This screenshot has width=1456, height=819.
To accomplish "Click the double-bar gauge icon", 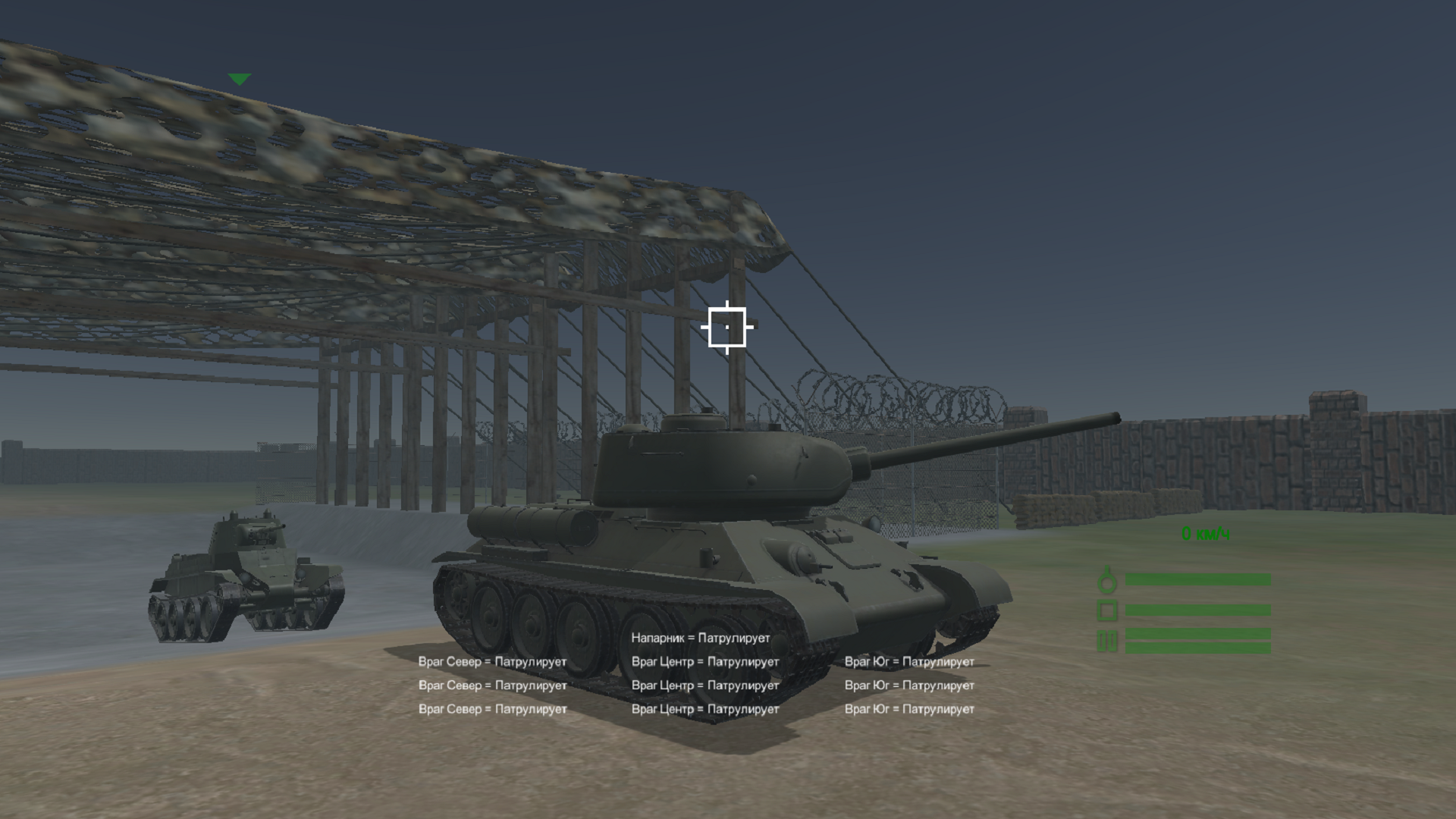I will click(x=1107, y=641).
